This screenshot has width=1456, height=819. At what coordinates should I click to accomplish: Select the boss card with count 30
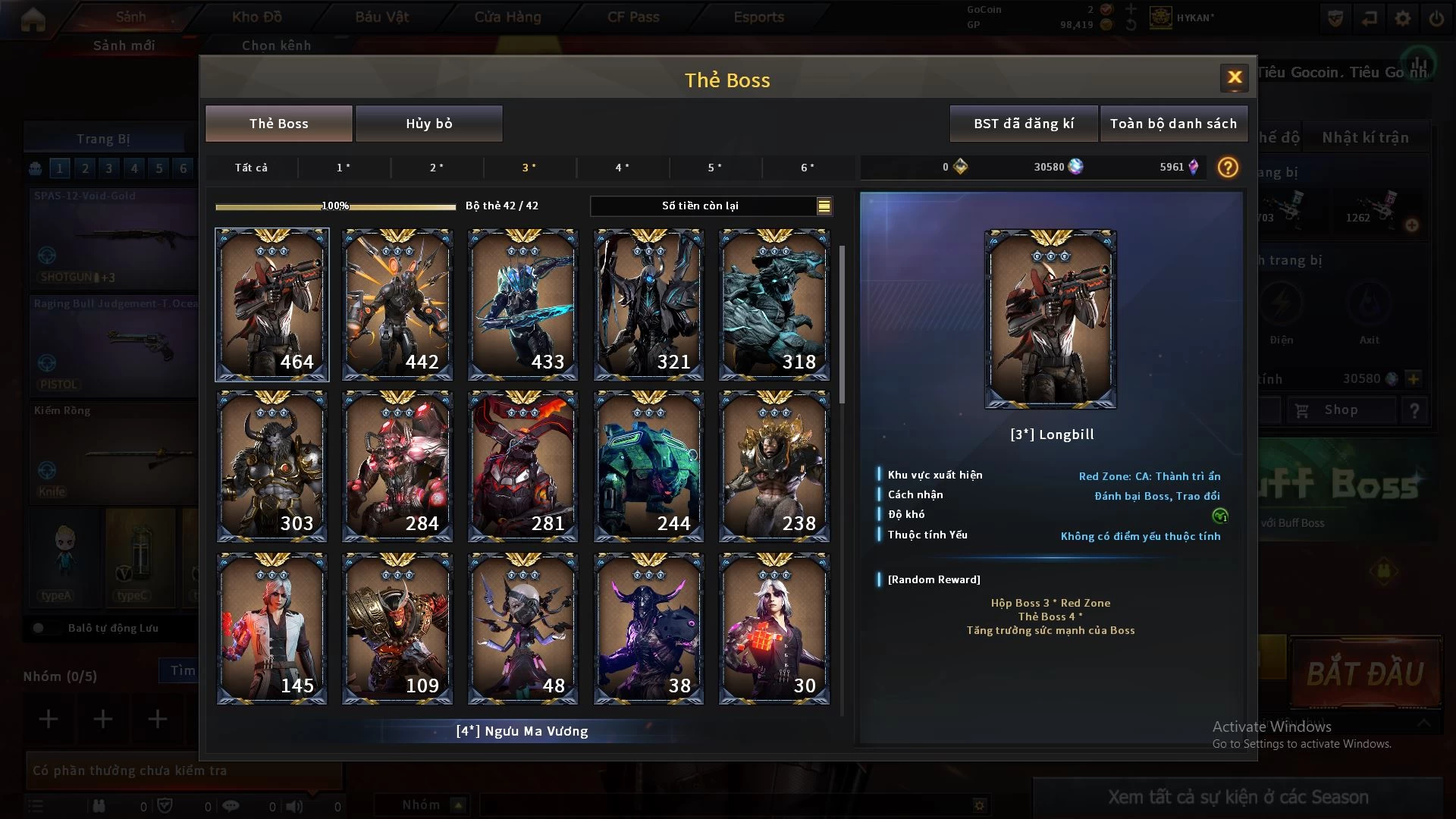click(773, 629)
